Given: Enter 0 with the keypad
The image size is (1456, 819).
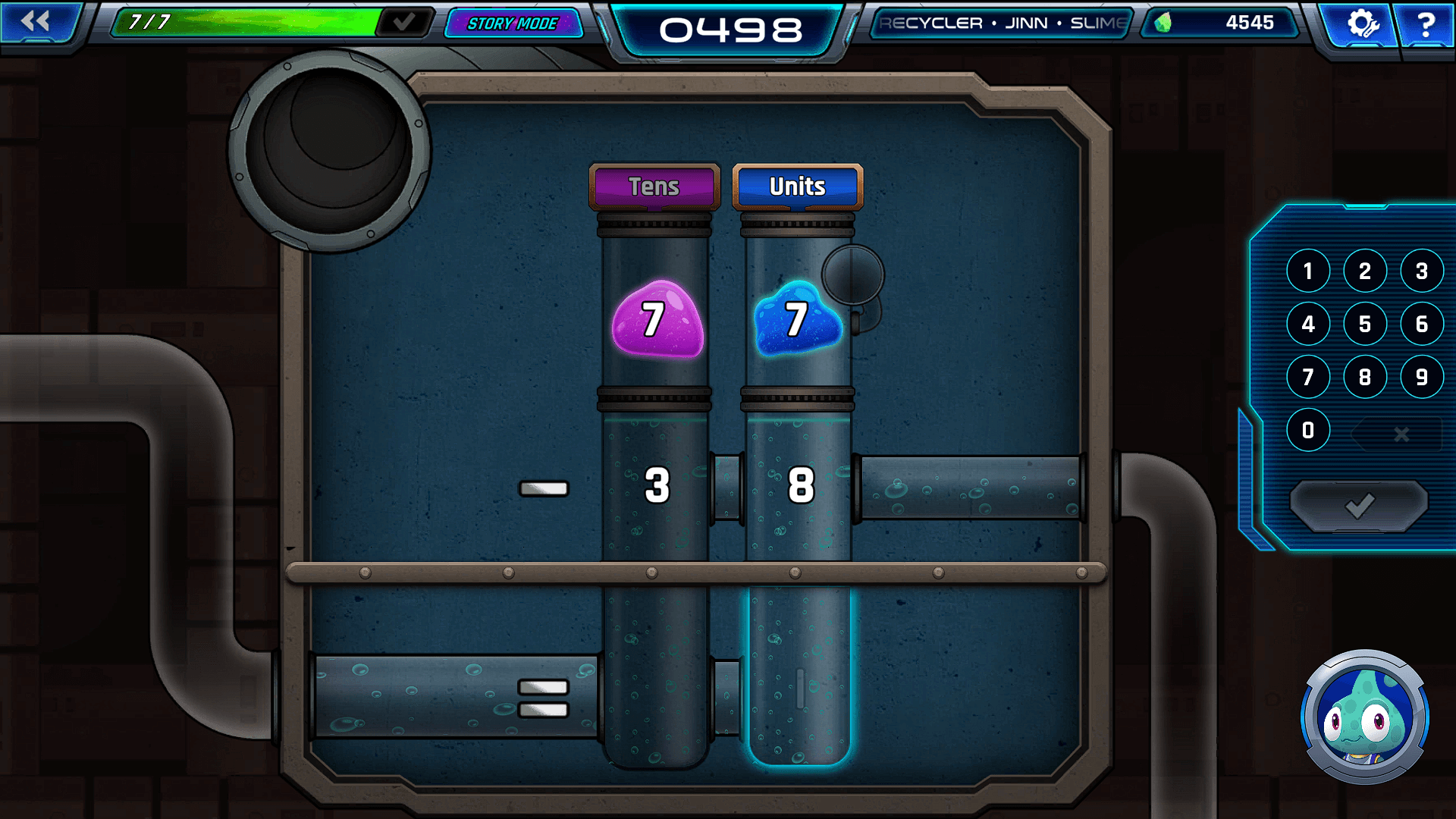Looking at the screenshot, I should click(x=1308, y=430).
